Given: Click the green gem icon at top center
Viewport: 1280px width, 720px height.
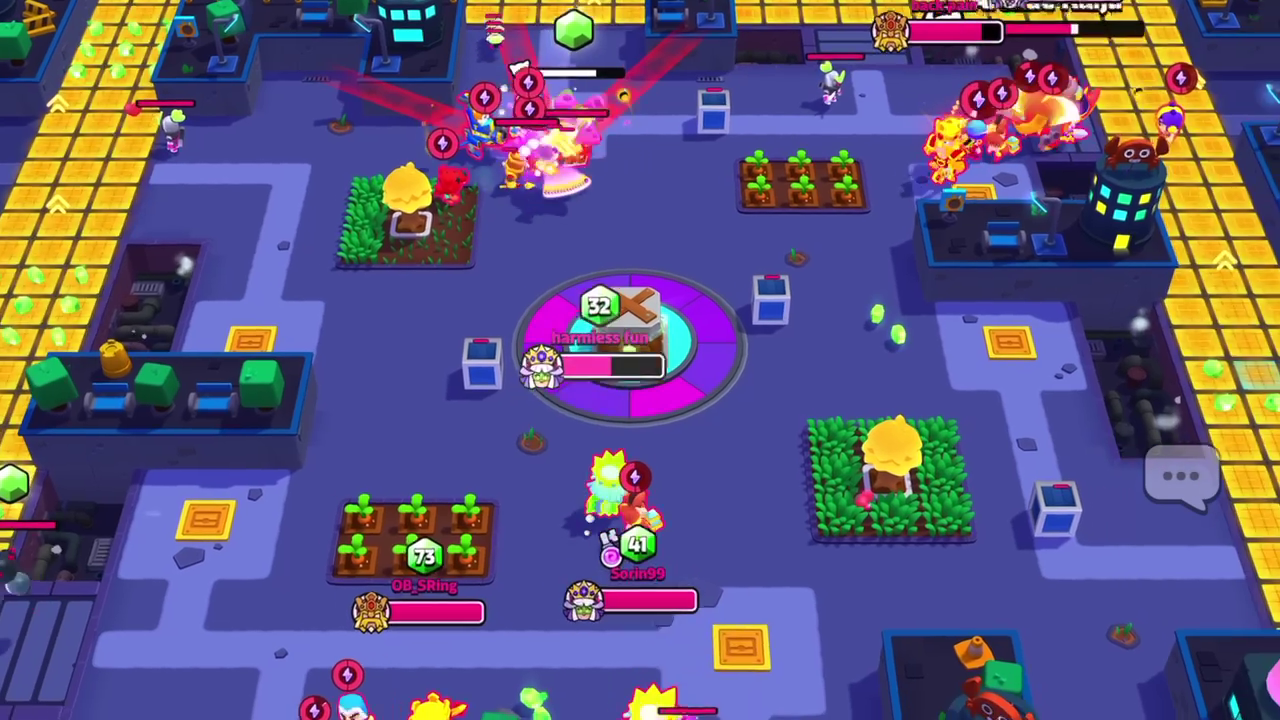Looking at the screenshot, I should [x=572, y=32].
